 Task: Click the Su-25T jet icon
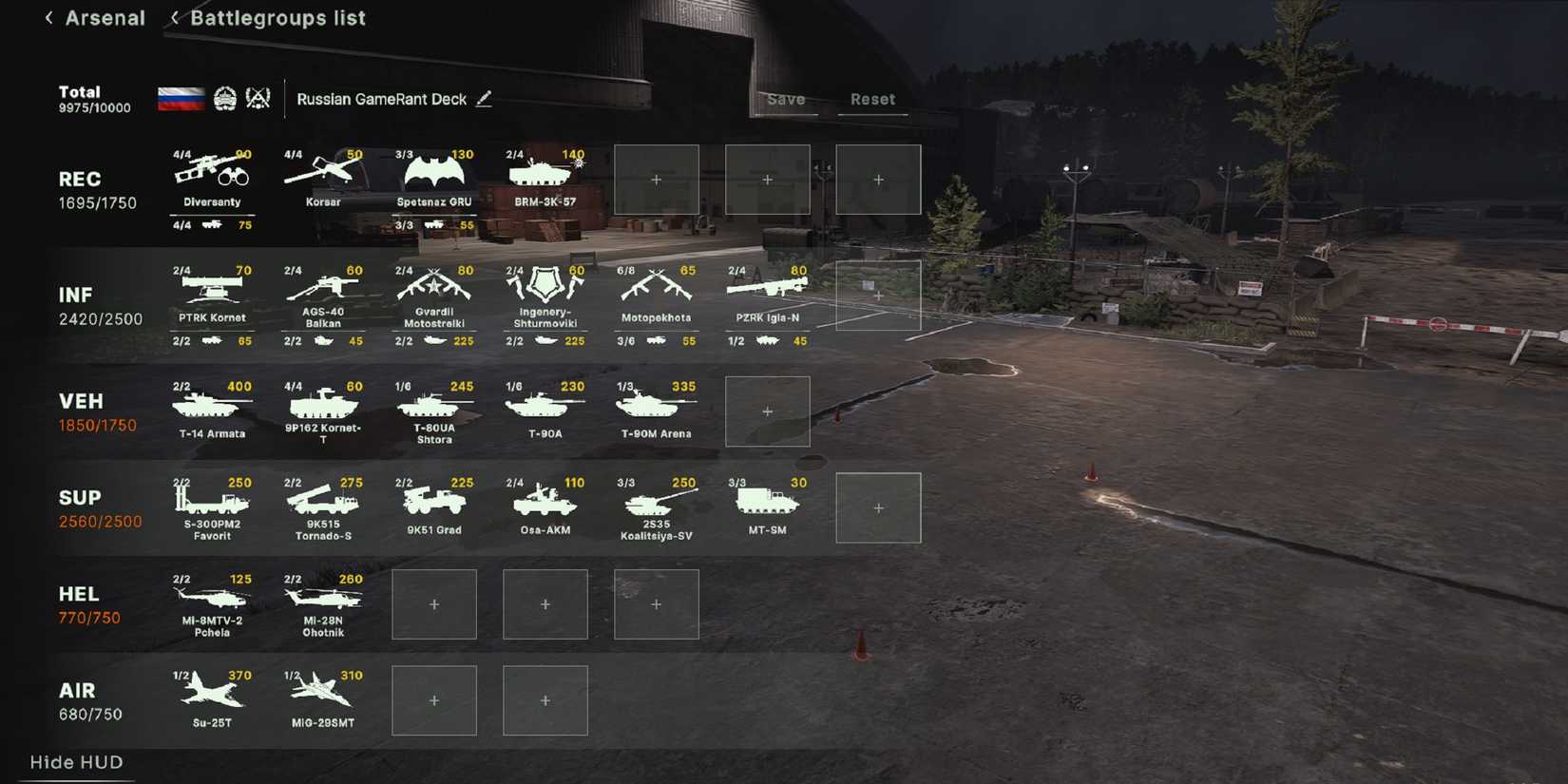tap(211, 694)
